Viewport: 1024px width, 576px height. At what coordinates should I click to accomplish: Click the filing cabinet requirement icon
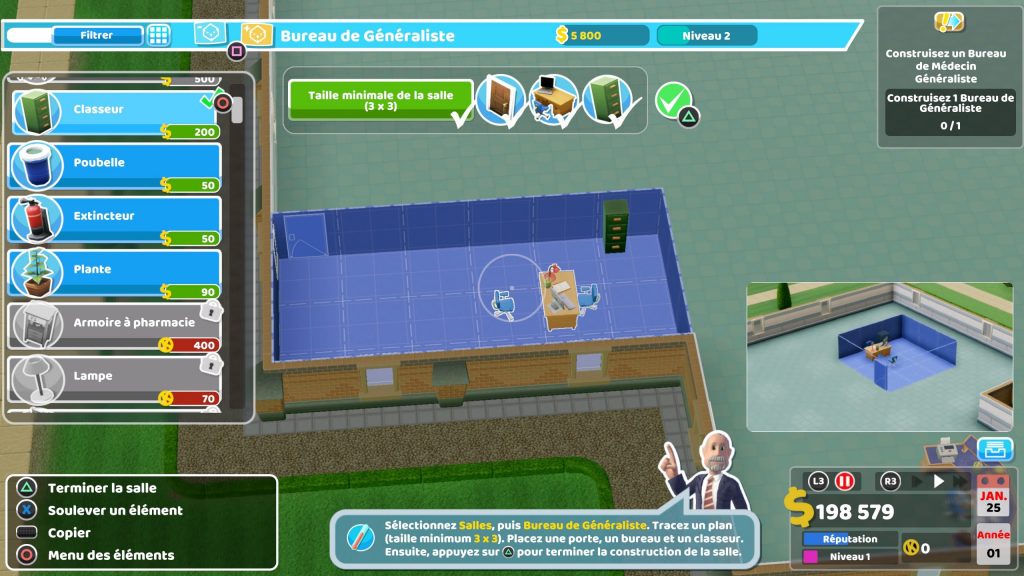click(608, 100)
